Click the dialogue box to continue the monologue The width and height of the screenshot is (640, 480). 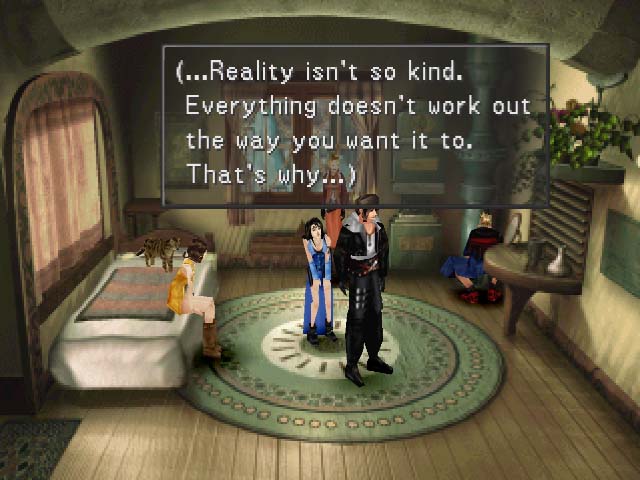pyautogui.click(x=355, y=125)
